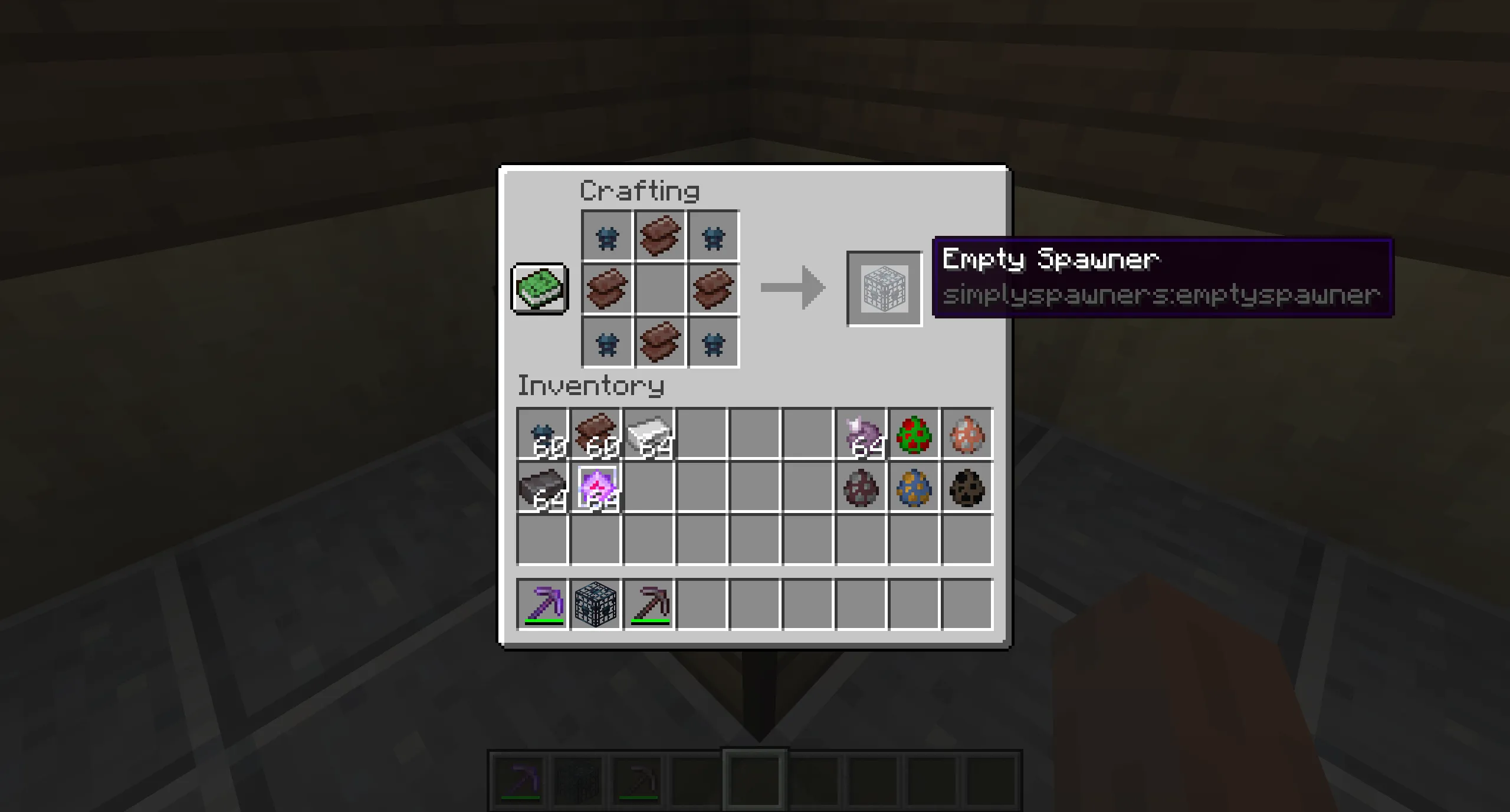Screen dimensions: 1510x812
Task: Select the blue spawn egg with orange spots
Action: 914,488
